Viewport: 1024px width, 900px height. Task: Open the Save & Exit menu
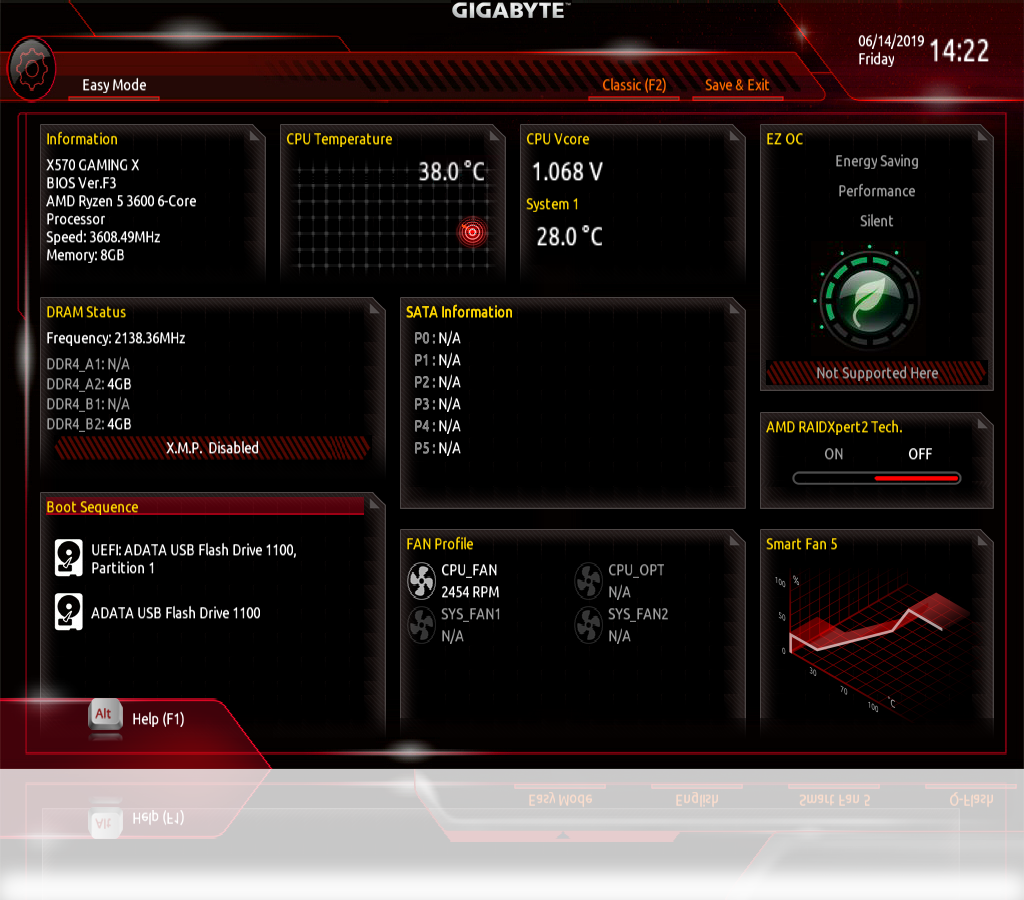pyautogui.click(x=737, y=86)
